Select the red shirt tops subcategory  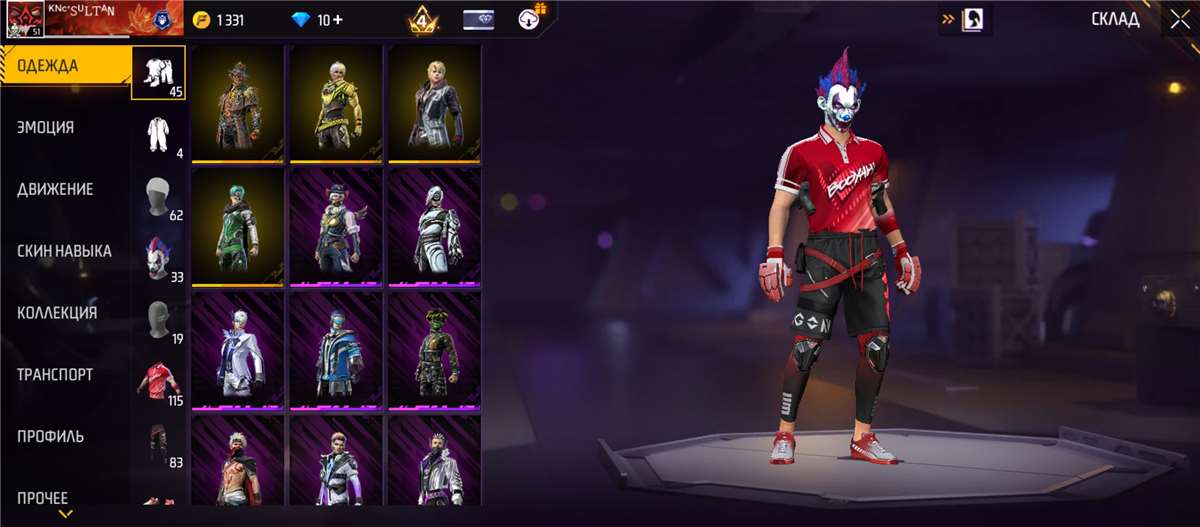[158, 380]
